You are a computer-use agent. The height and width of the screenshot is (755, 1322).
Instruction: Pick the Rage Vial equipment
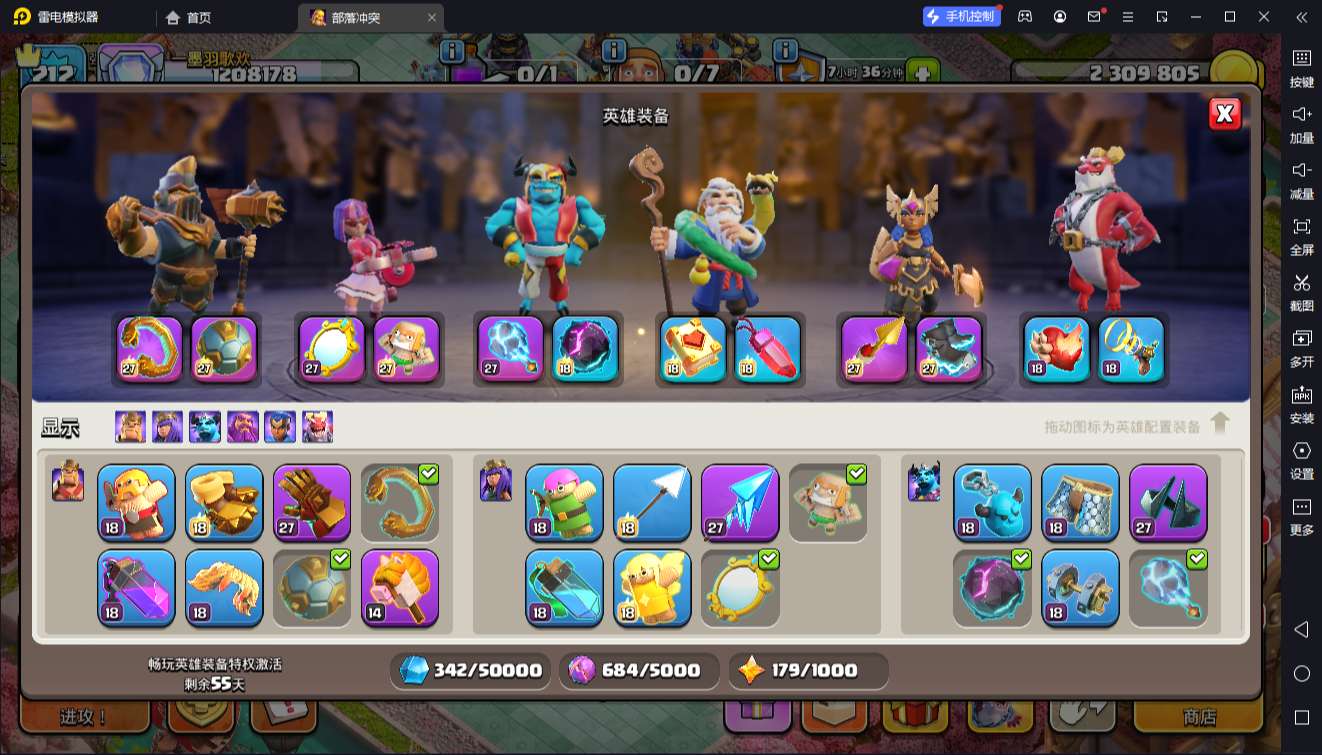(136, 587)
